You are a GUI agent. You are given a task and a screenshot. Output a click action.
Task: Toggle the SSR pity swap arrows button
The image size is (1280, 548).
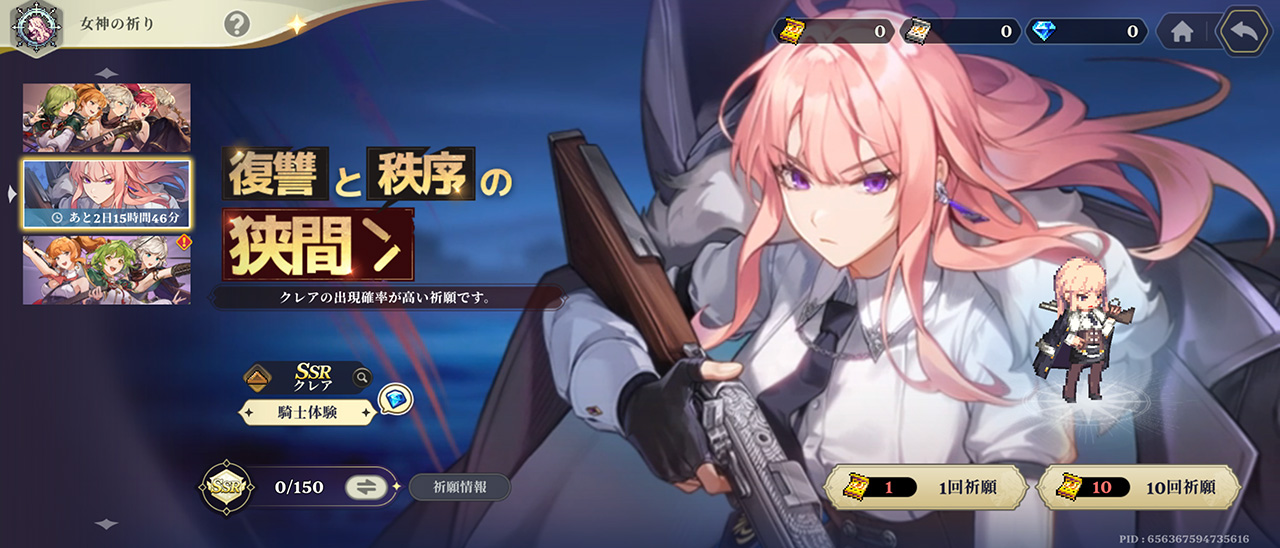(366, 487)
